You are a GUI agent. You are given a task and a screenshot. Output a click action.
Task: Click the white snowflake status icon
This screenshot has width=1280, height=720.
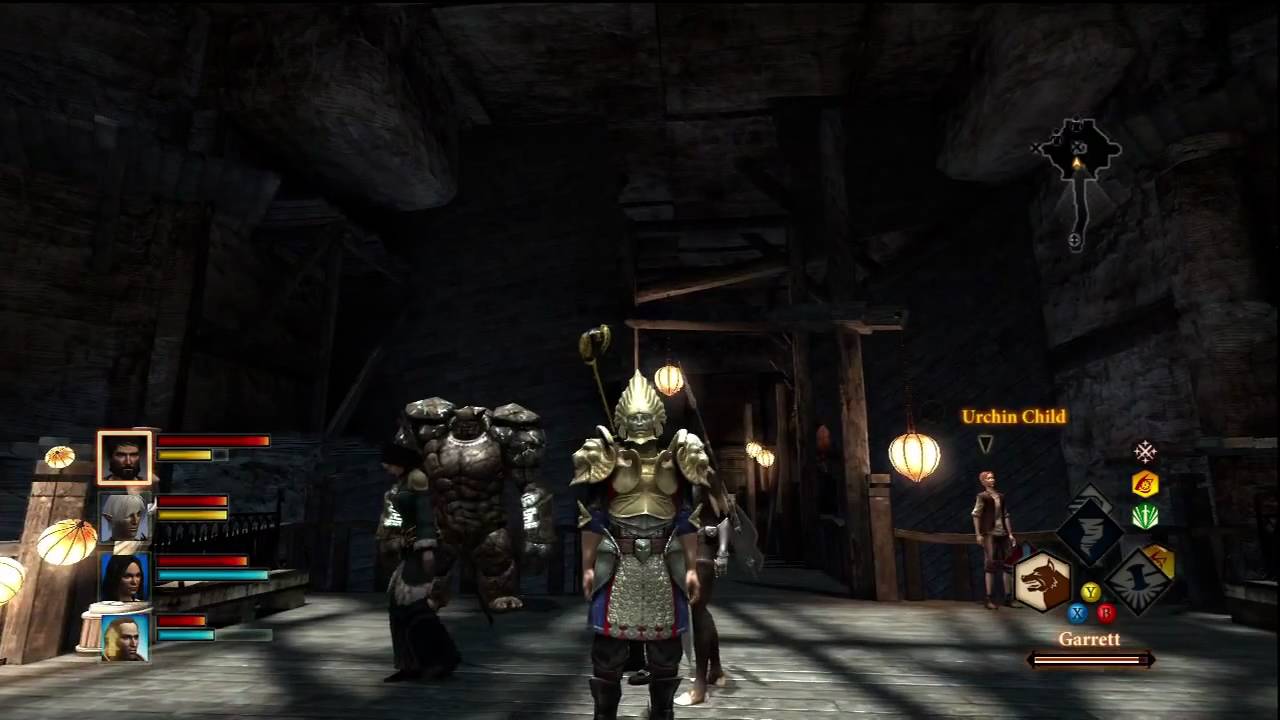pyautogui.click(x=1145, y=451)
